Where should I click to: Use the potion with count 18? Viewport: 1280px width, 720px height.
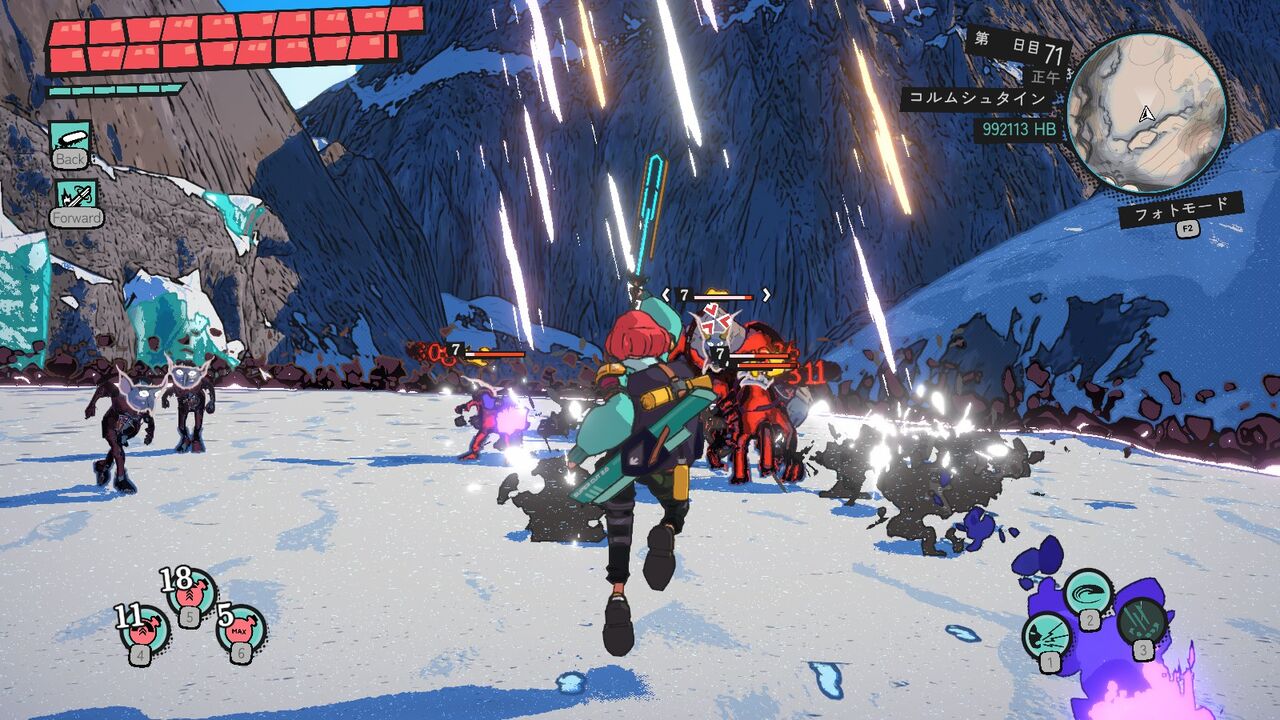click(190, 593)
